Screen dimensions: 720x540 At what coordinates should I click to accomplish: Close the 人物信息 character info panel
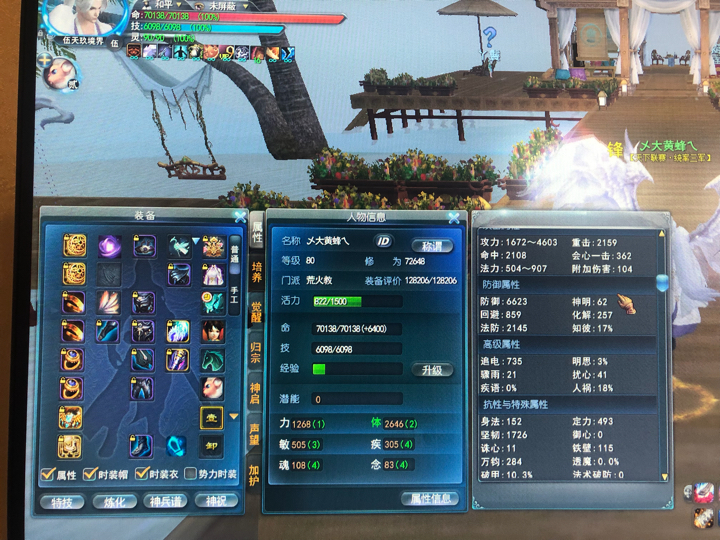[x=453, y=216]
